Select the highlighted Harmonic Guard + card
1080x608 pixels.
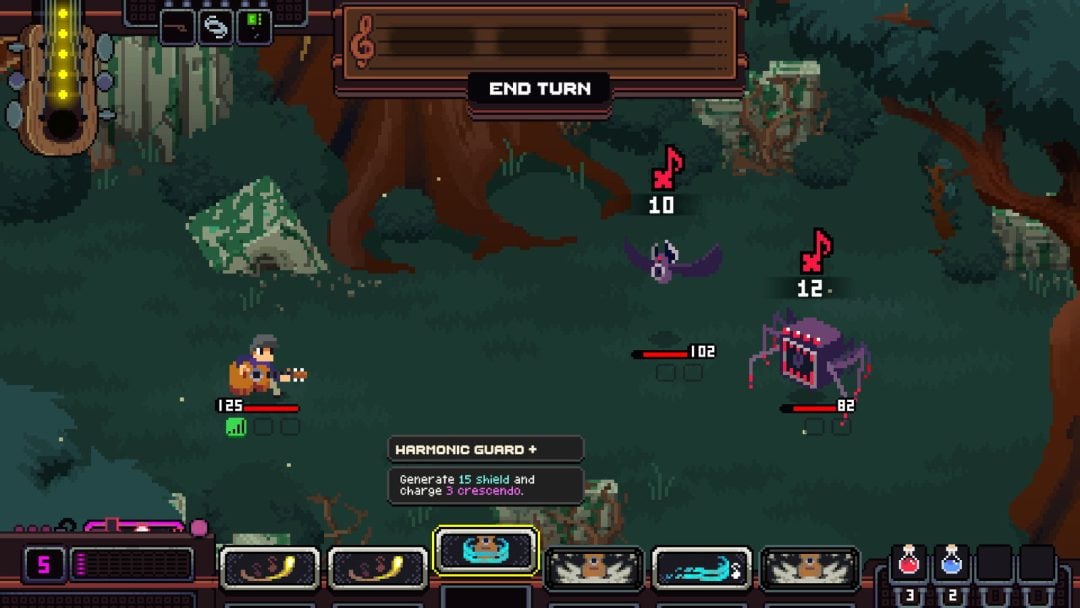point(486,552)
